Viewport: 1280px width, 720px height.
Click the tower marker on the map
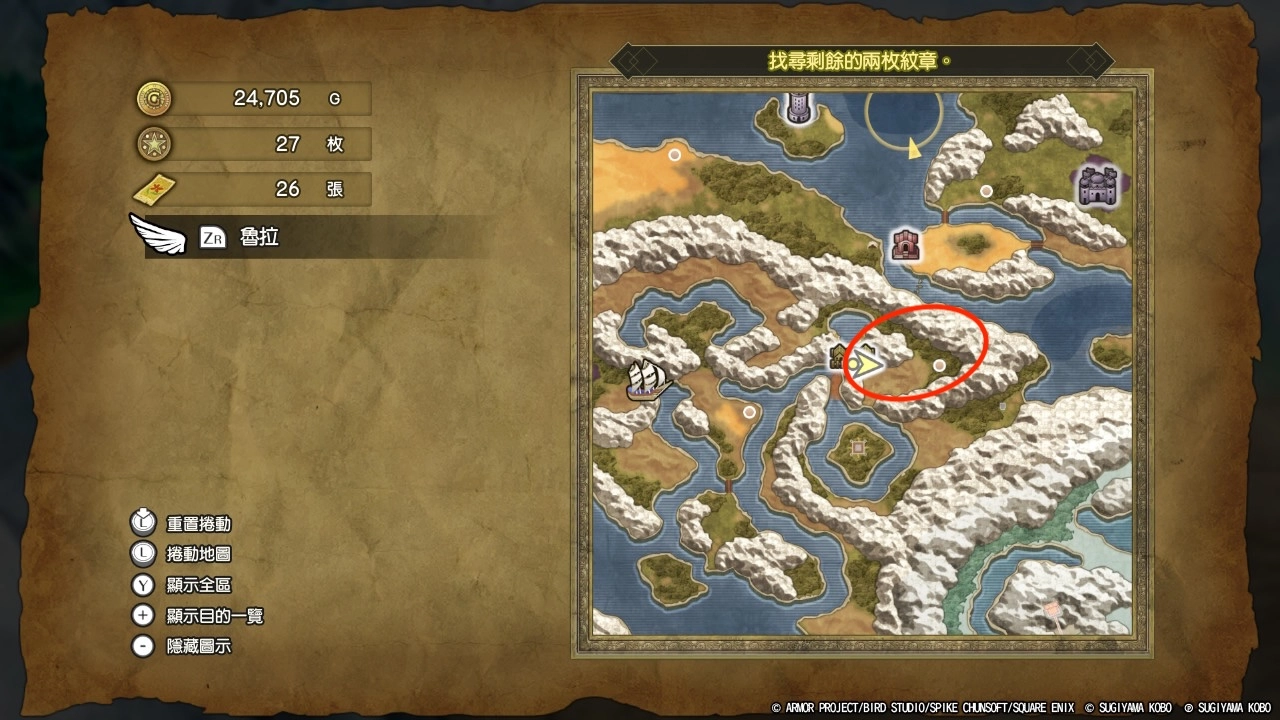(798, 106)
